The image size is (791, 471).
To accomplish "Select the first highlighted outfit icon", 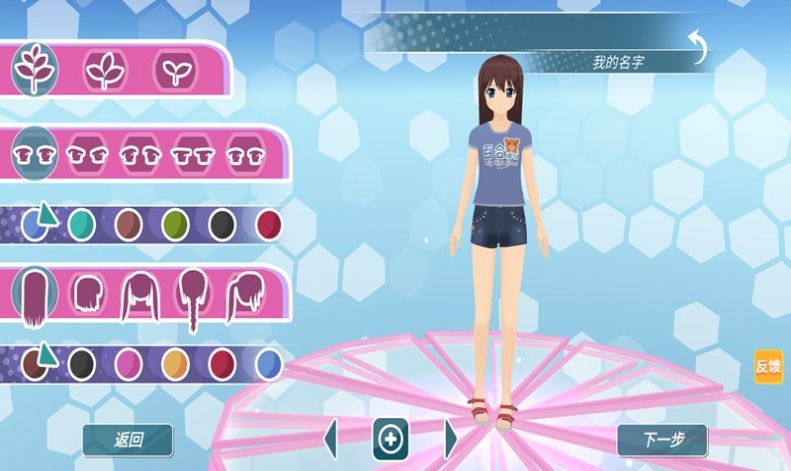I will tap(35, 155).
